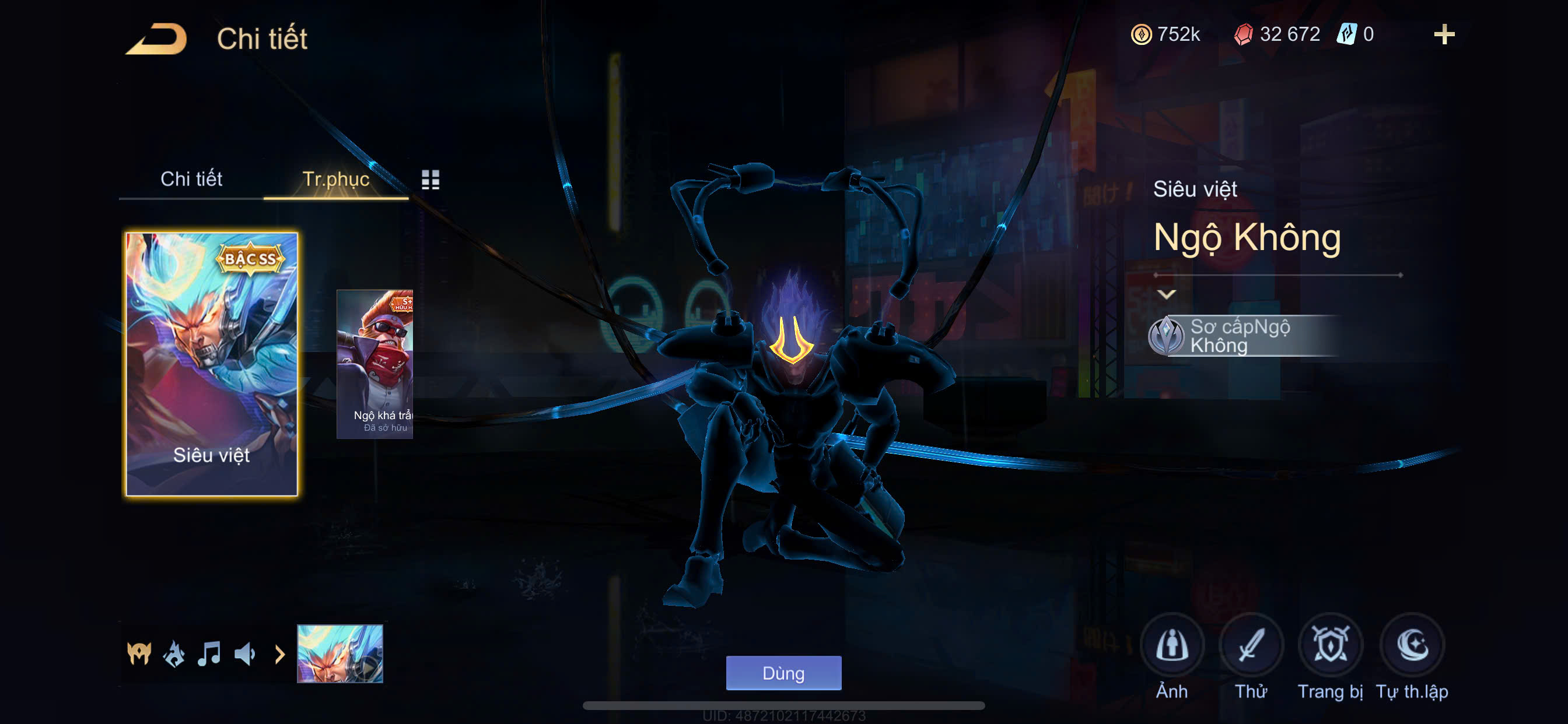The image size is (1568, 724).
Task: Select the Siêu việt skin card
Action: coord(211,364)
